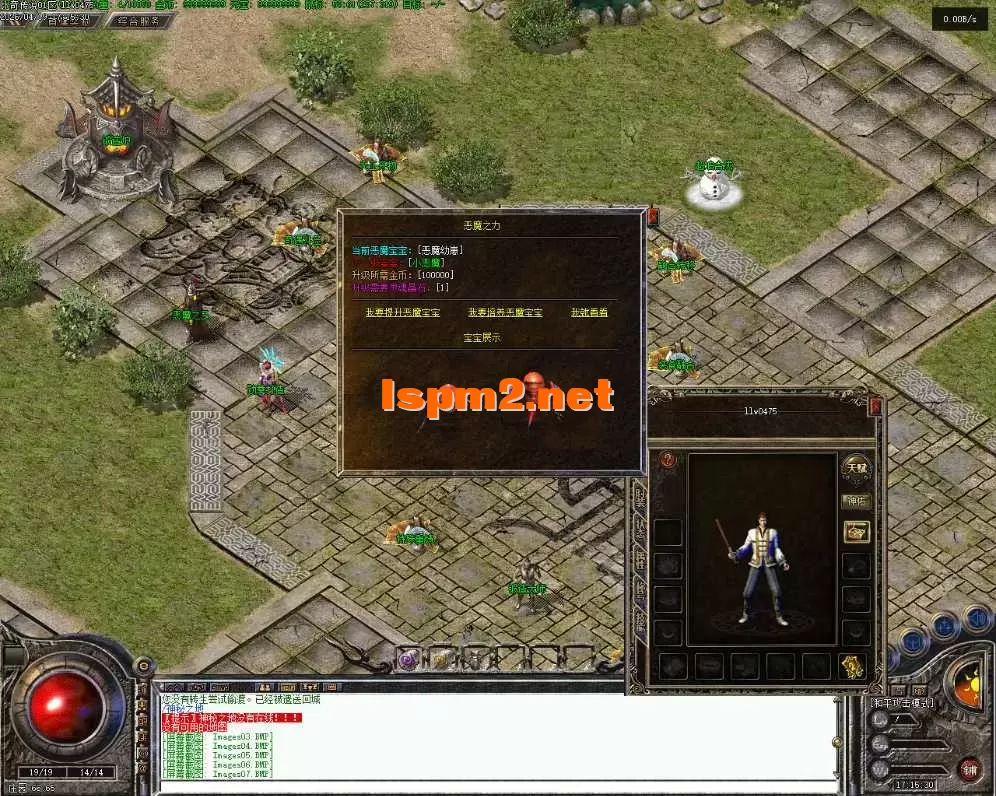The width and height of the screenshot is (996, 796).
Task: Close the 恶魔之力 dialog window
Action: [x=653, y=215]
